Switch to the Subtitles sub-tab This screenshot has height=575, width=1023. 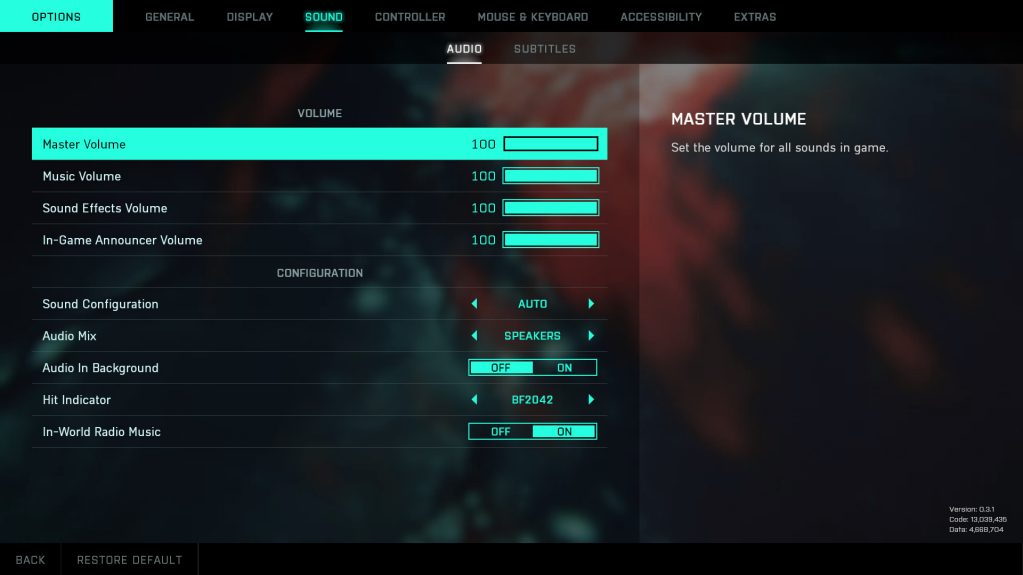click(544, 49)
